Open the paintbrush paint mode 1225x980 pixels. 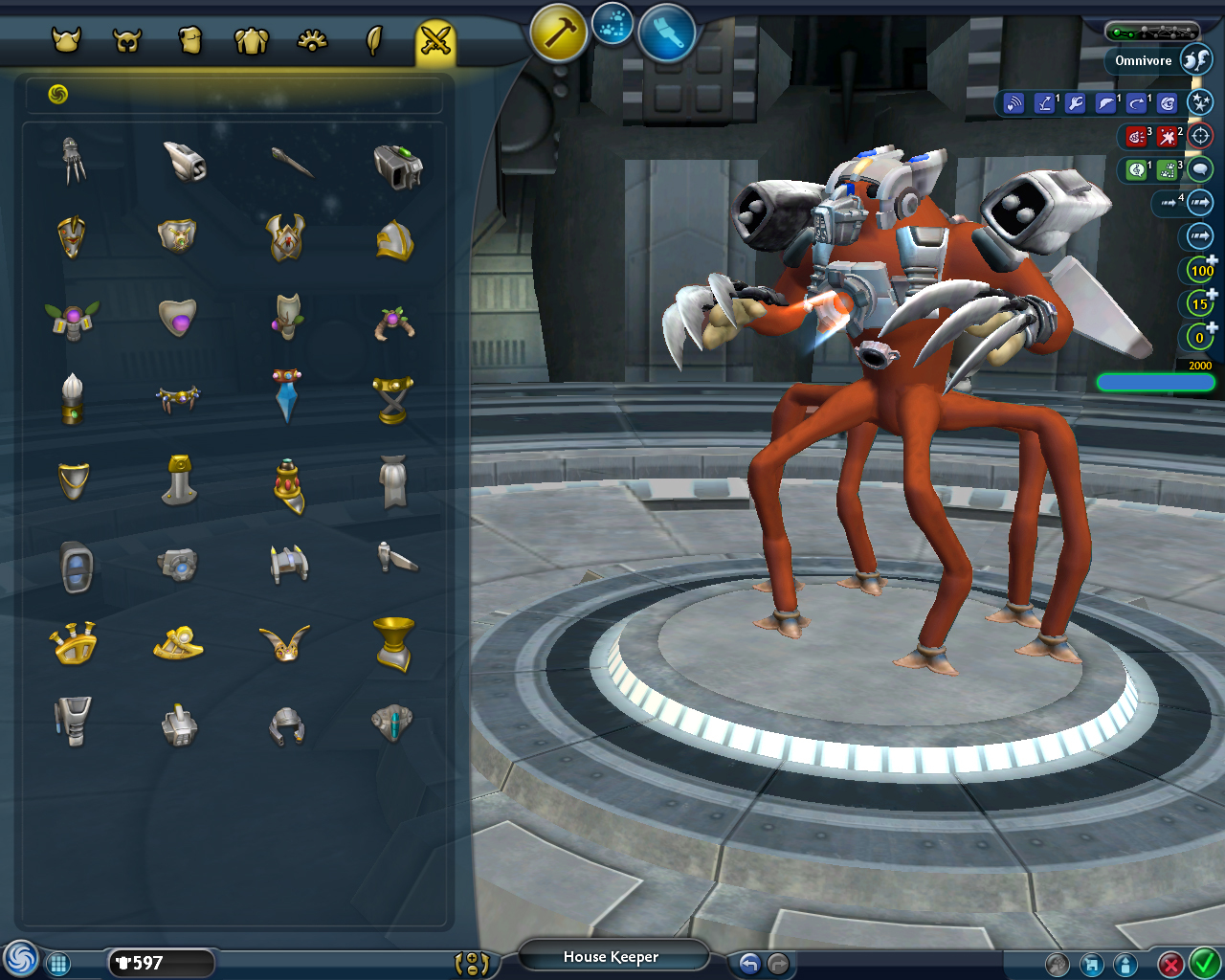click(x=666, y=32)
